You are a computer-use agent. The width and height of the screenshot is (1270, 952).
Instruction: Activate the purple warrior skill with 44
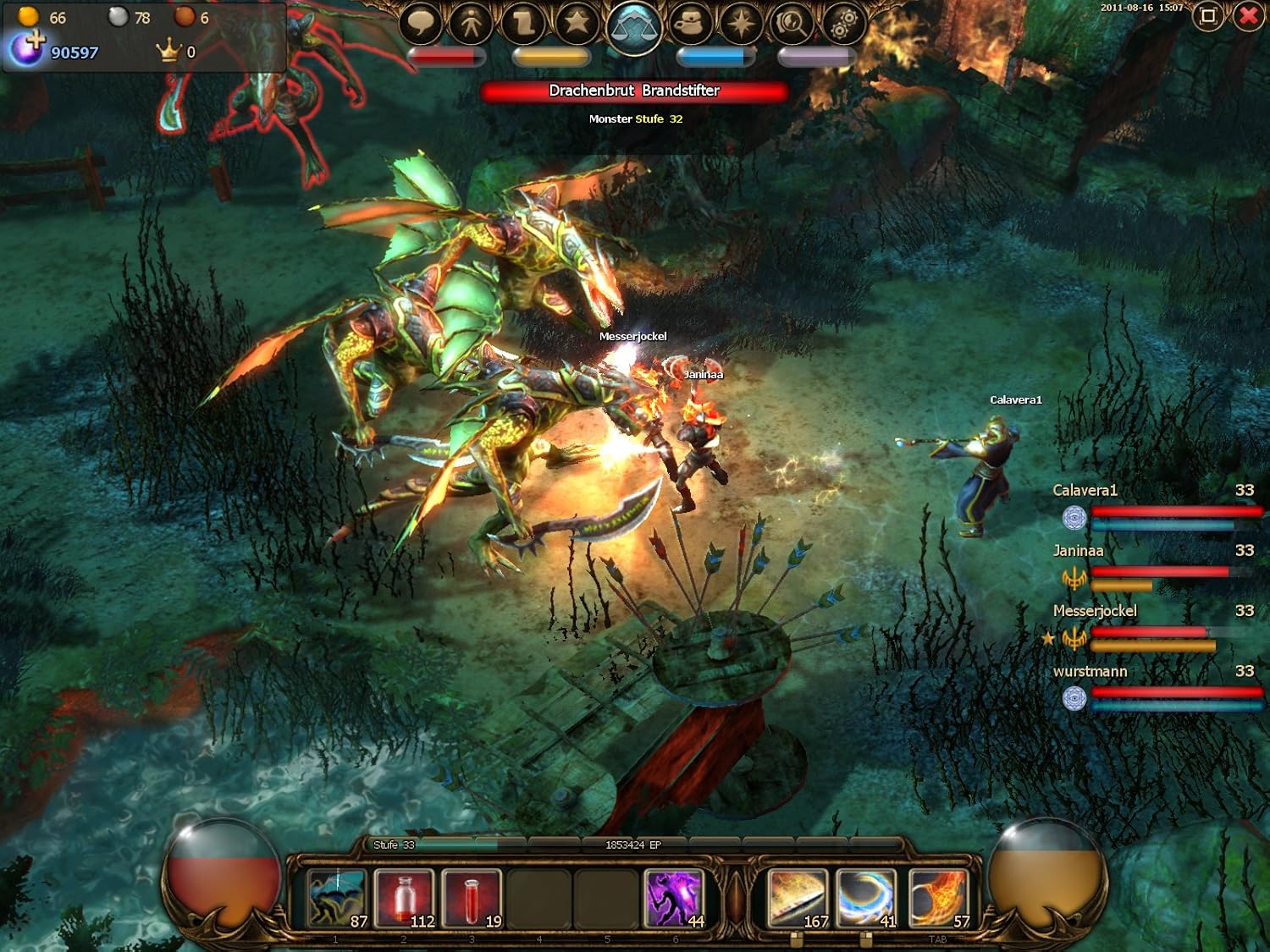point(675,898)
